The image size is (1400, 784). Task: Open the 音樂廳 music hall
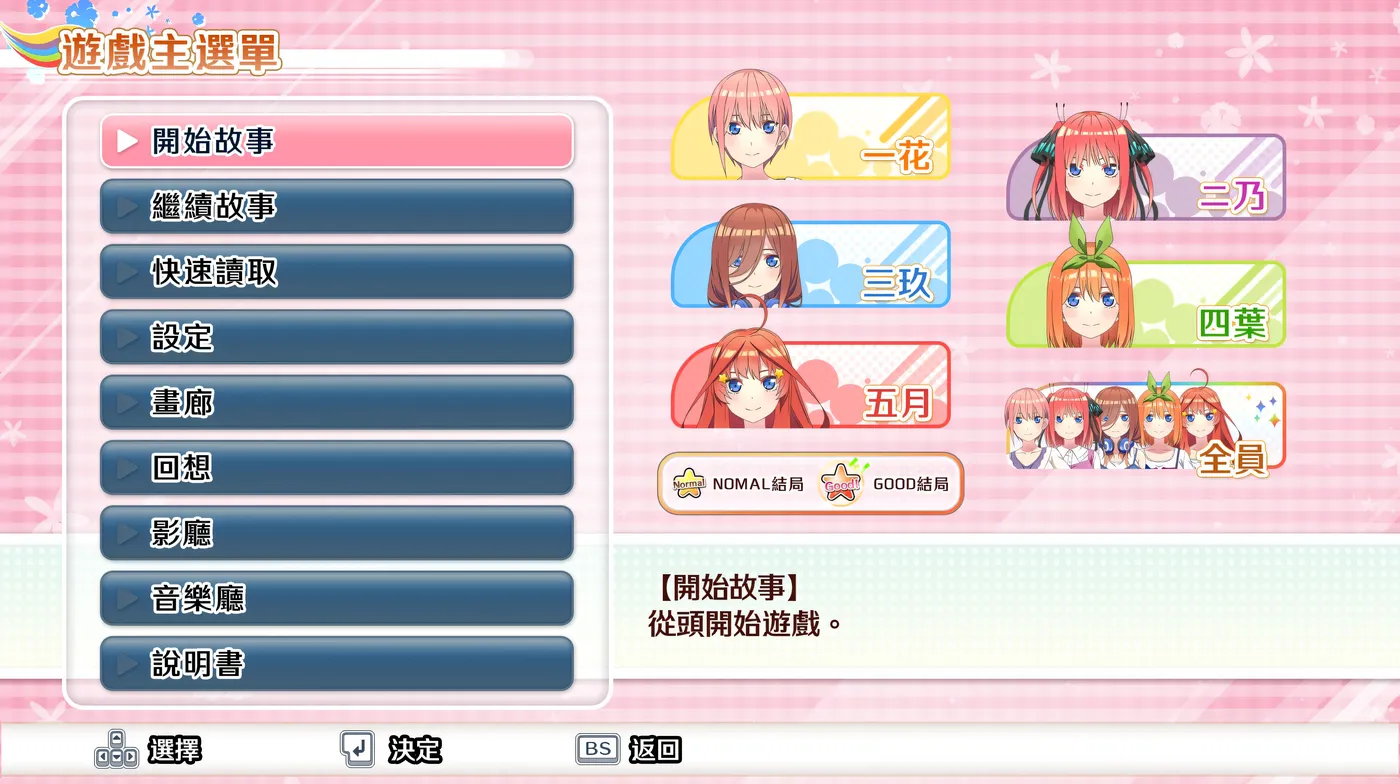coord(335,598)
